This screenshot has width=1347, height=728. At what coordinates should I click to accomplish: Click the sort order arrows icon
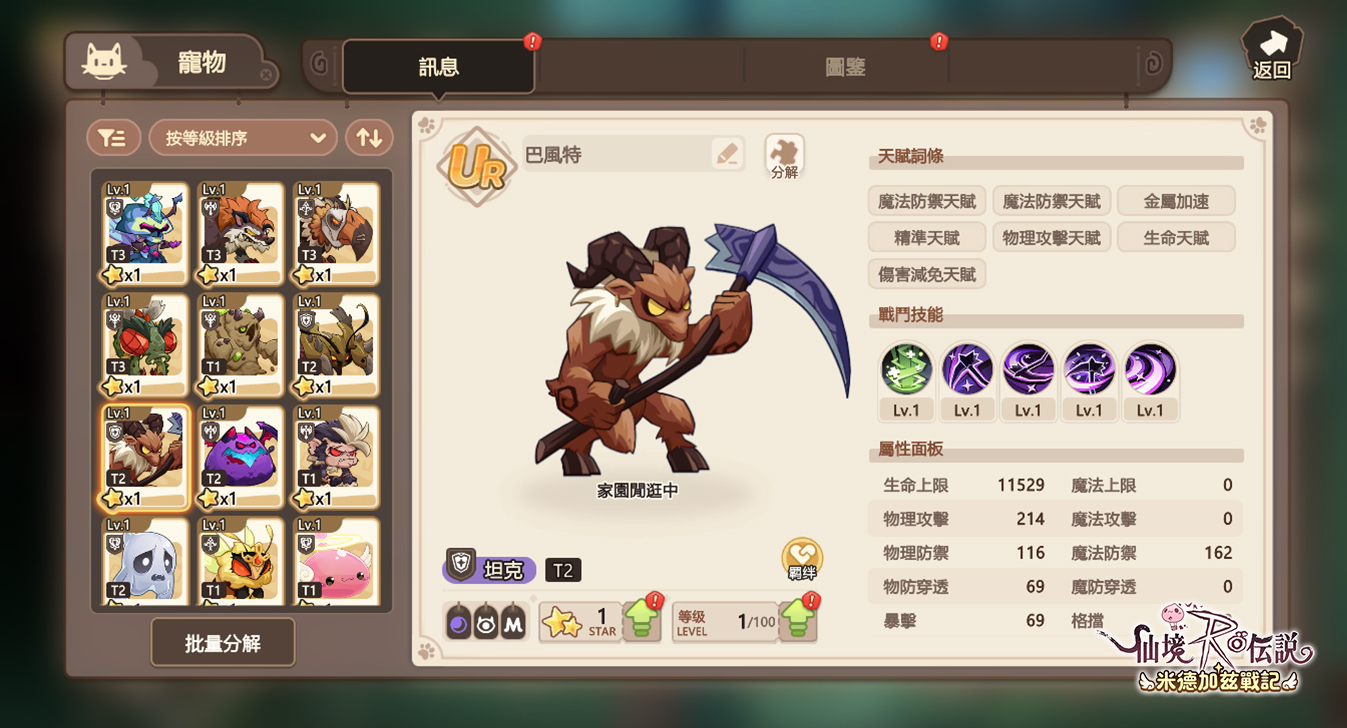pos(369,137)
